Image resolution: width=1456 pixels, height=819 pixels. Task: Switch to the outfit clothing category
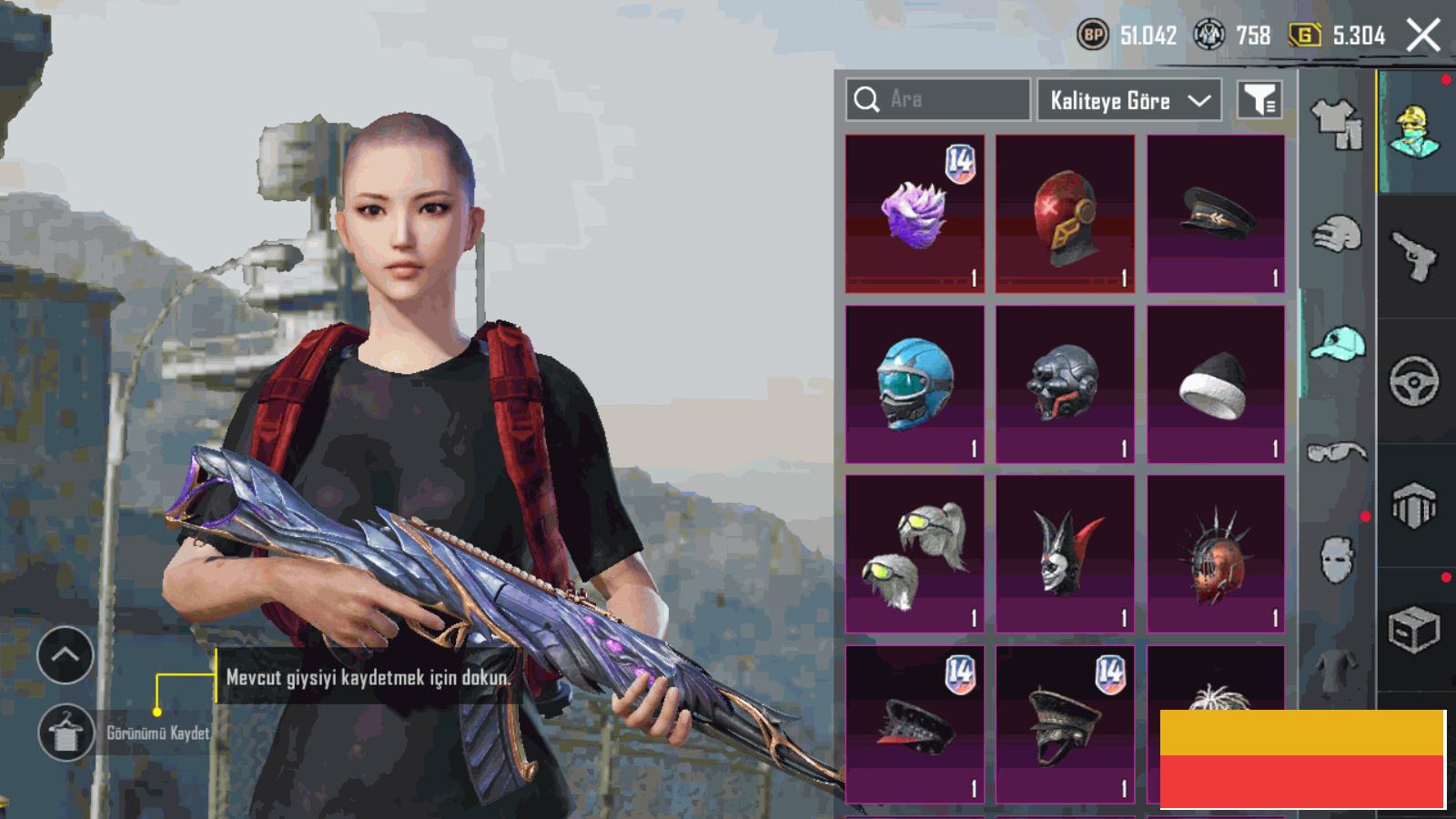pos(1337,124)
